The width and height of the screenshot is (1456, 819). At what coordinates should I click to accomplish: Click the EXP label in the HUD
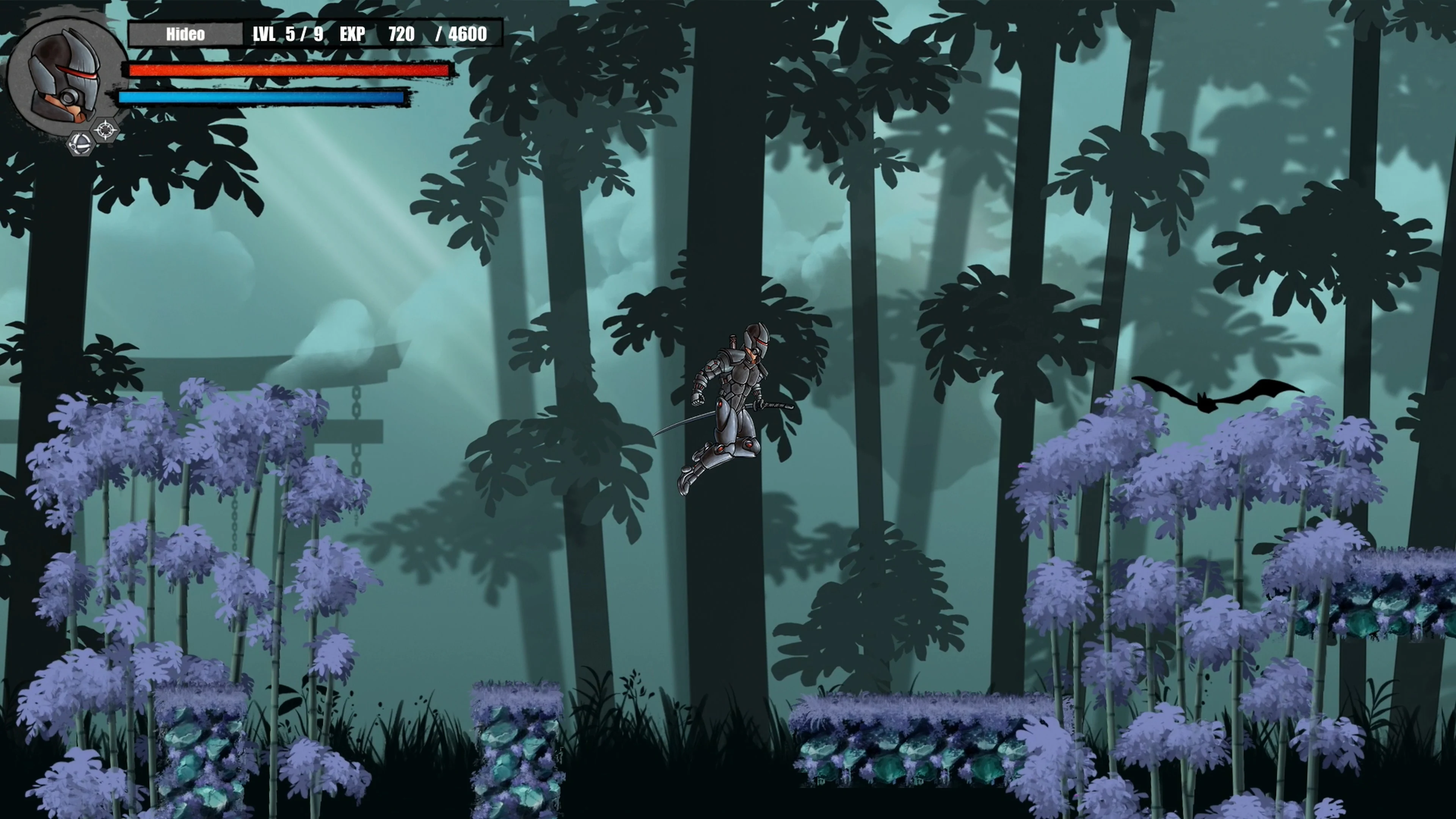[x=351, y=34]
